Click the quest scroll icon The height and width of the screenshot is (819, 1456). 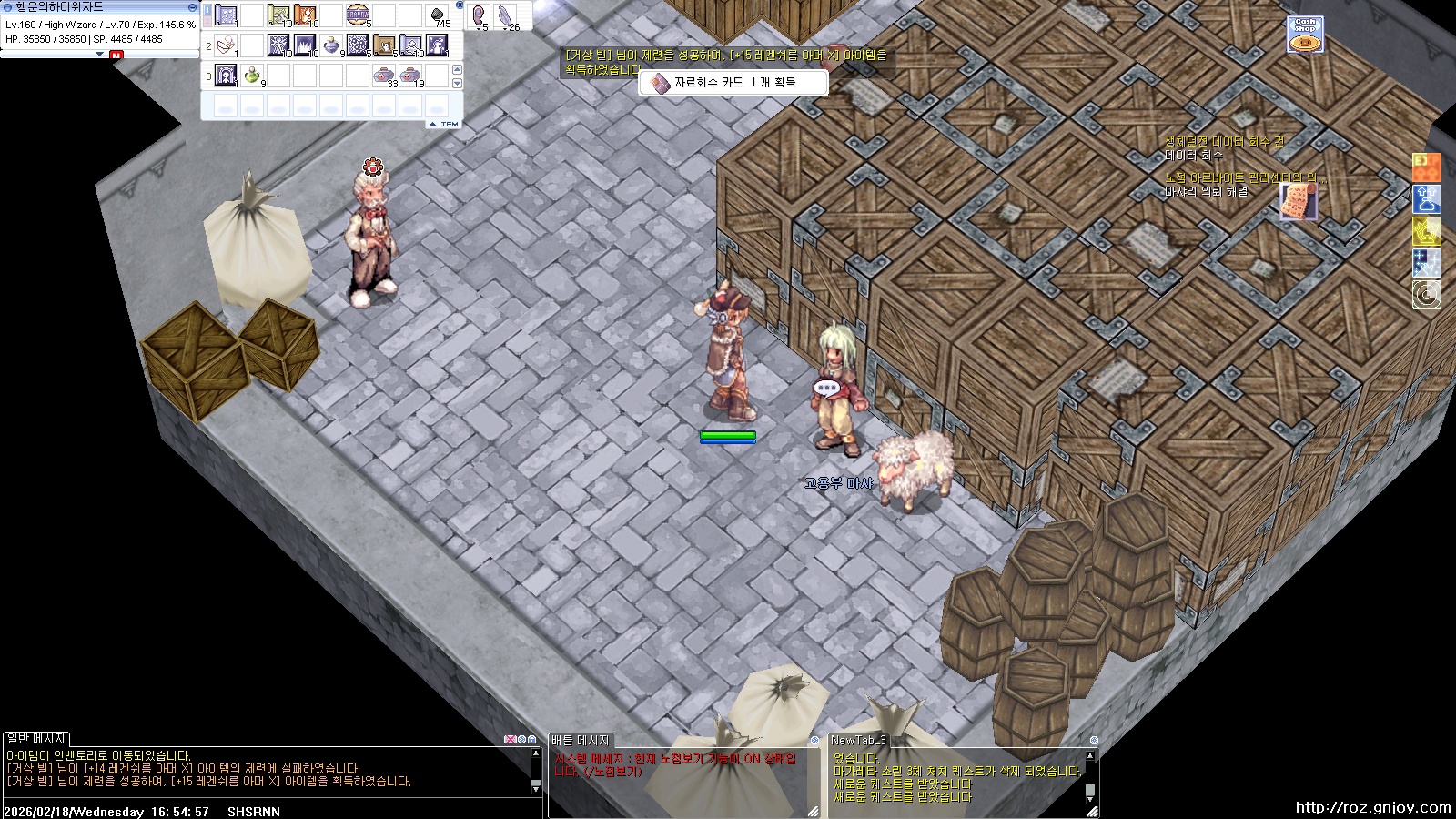(1299, 200)
